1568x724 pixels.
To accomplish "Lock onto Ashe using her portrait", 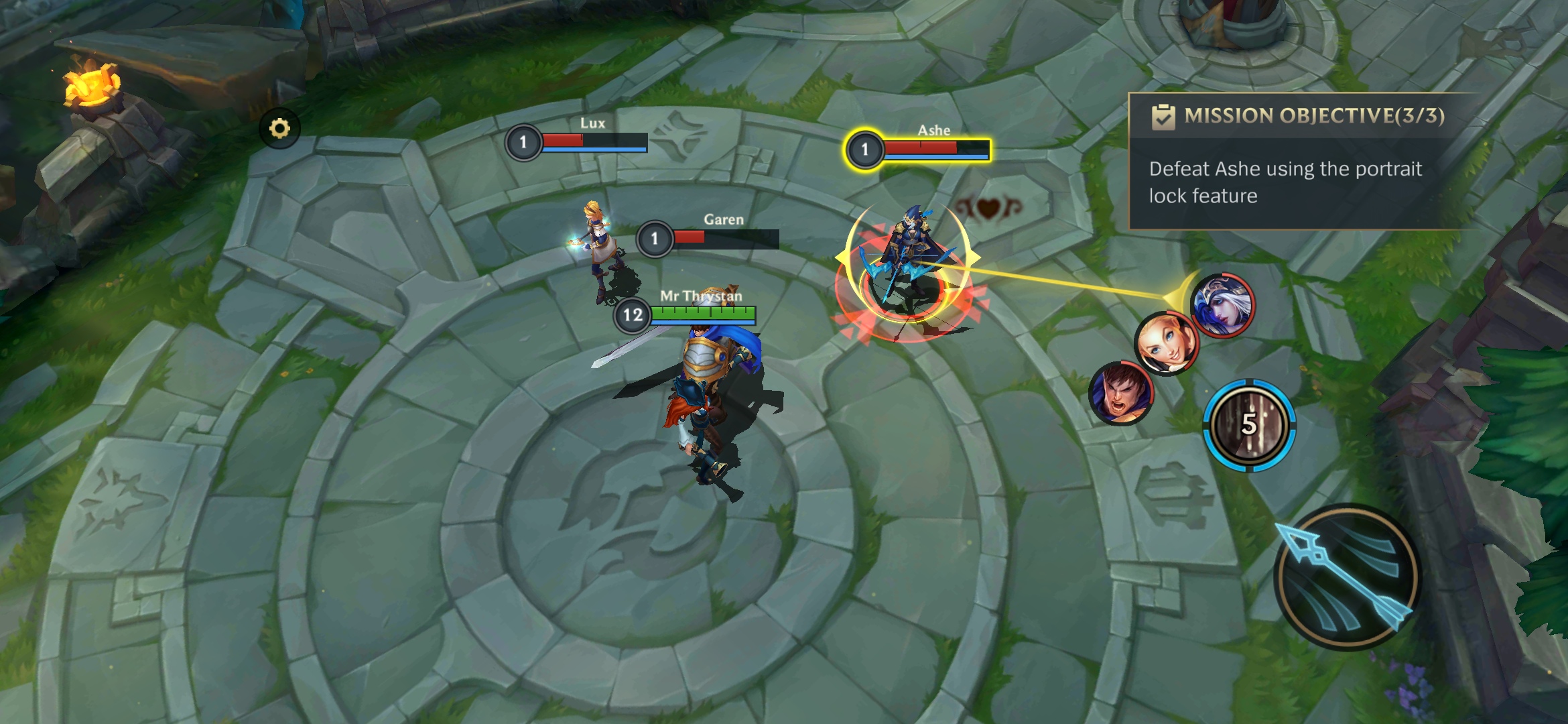I will (x=1222, y=306).
